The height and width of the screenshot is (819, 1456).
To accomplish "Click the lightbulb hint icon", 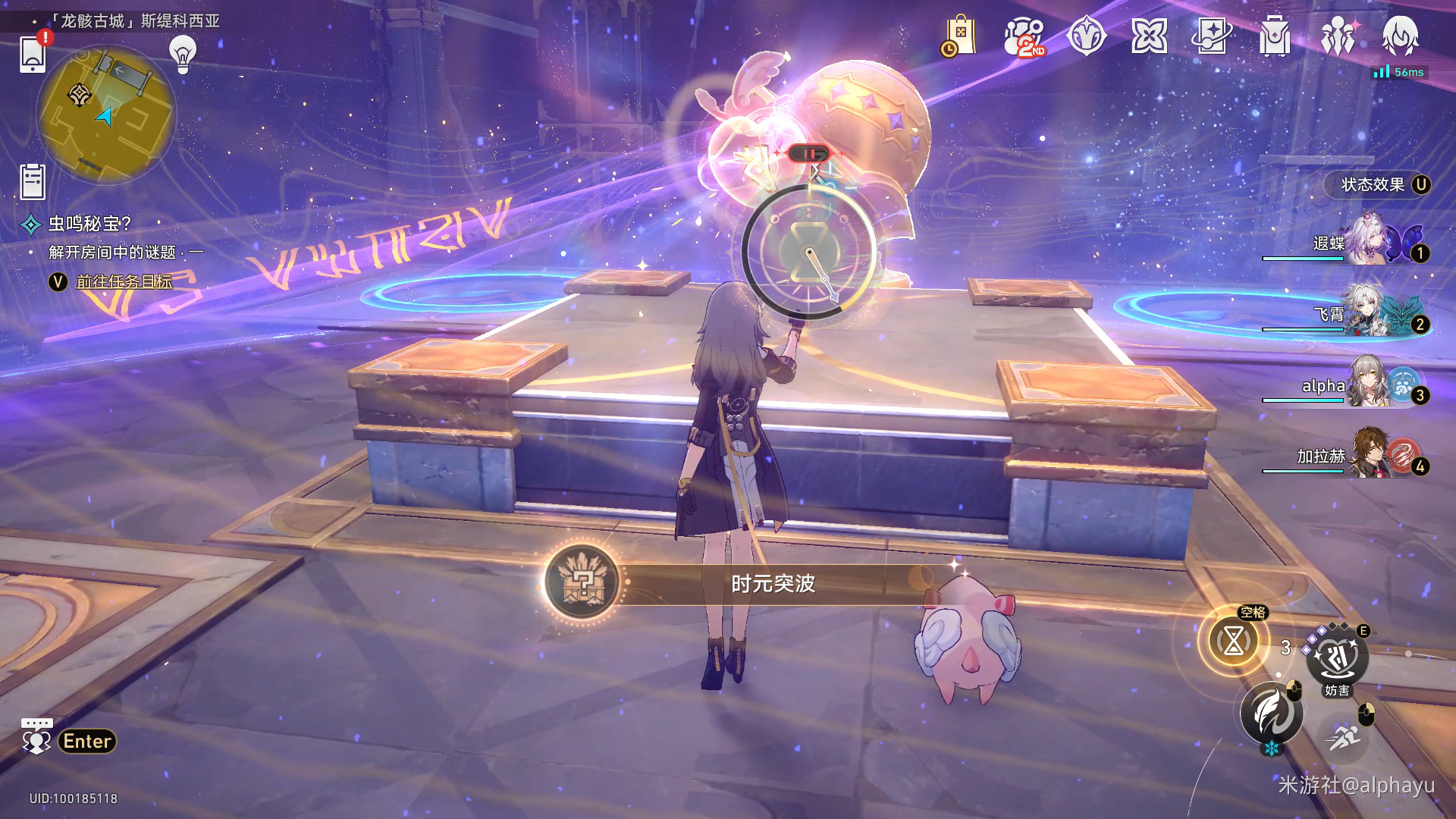I will pos(183,54).
